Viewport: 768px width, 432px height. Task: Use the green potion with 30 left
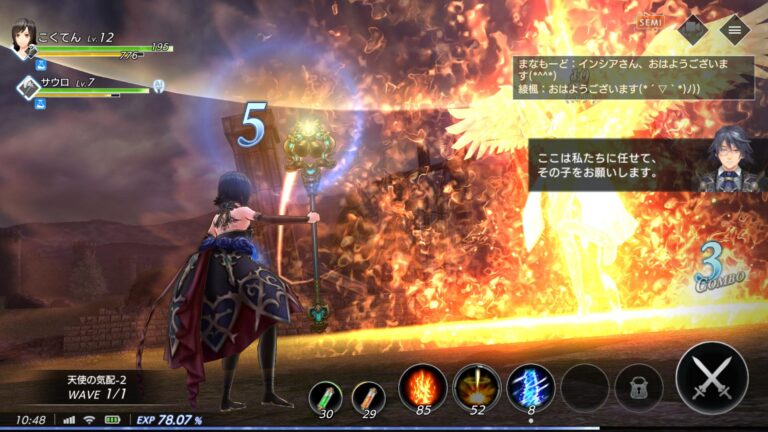point(325,396)
